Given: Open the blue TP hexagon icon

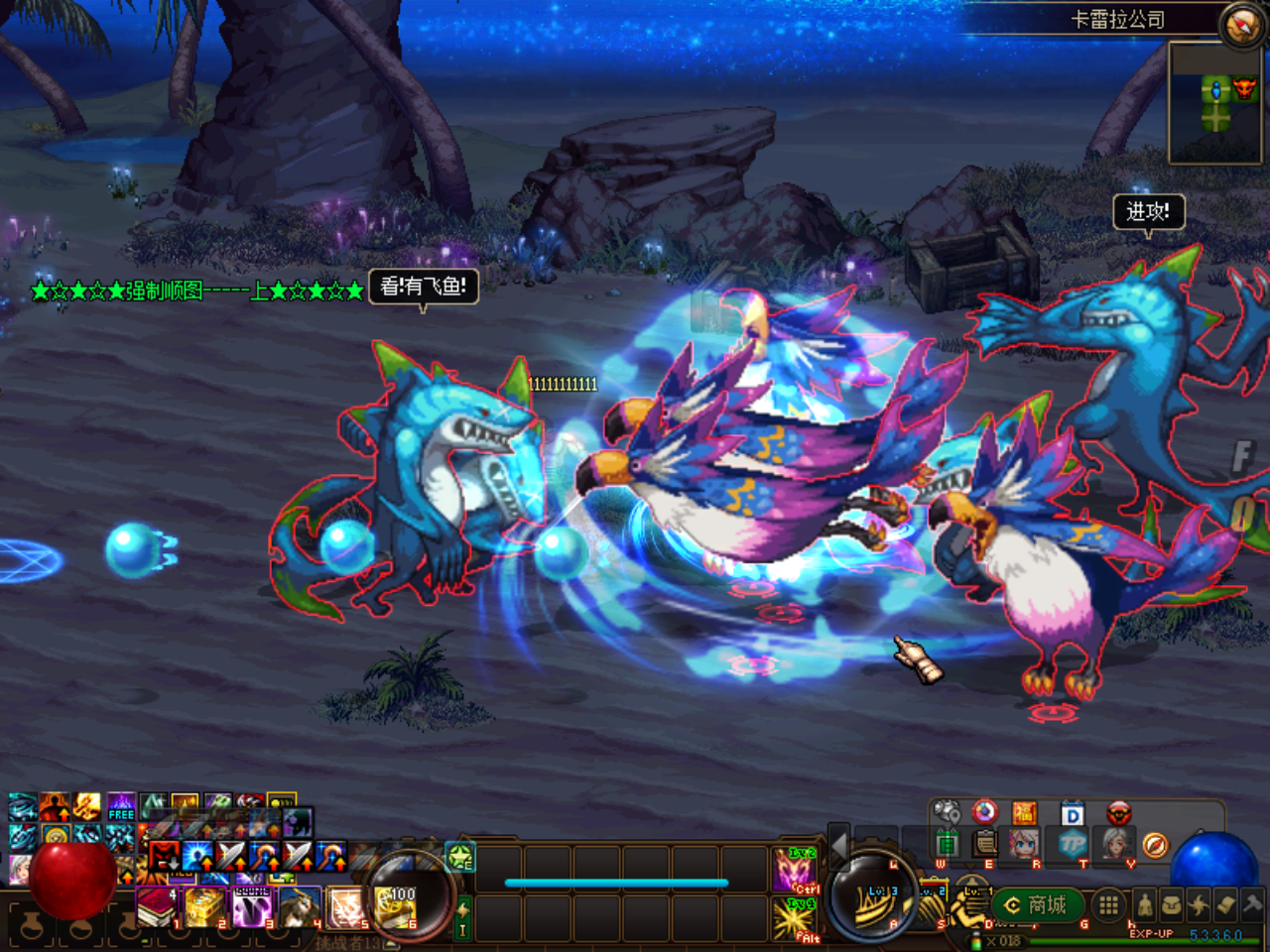Looking at the screenshot, I should (x=1073, y=844).
